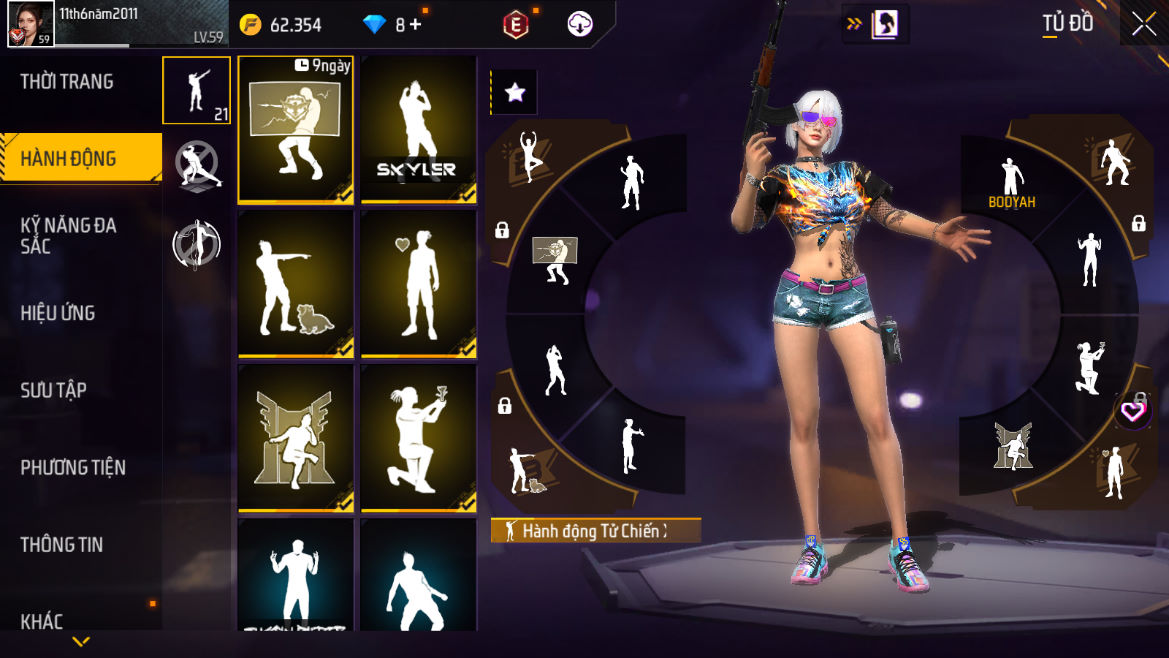This screenshot has width=1169, height=658.
Task: Select the Skyler emote tile
Action: click(x=418, y=129)
